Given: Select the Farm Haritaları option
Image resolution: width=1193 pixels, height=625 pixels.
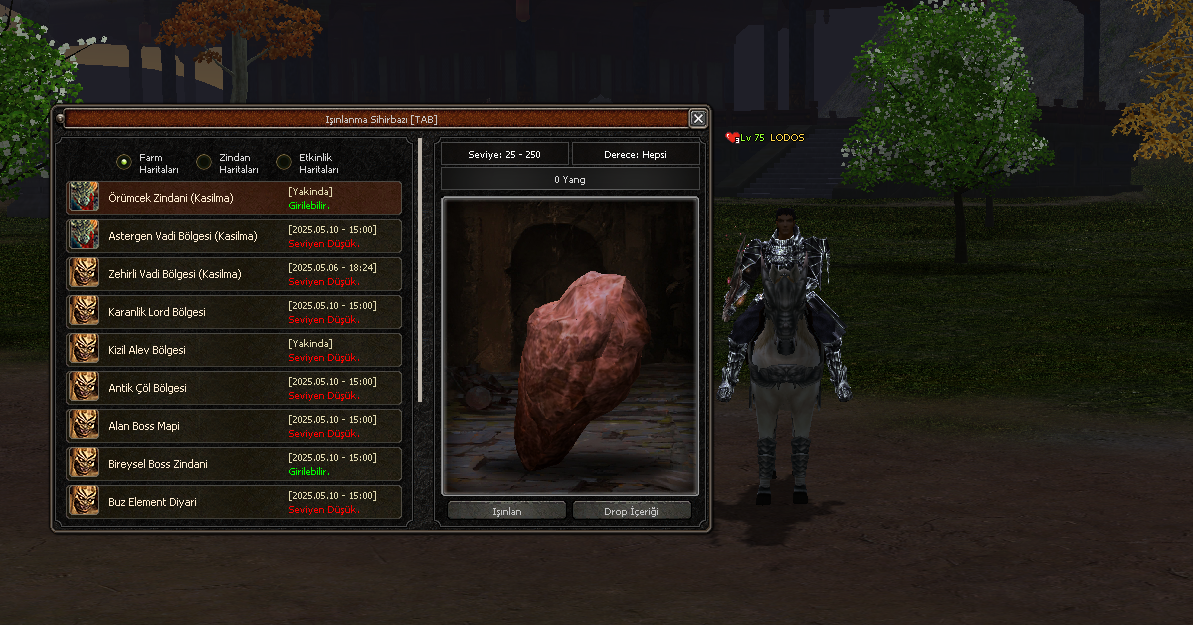Looking at the screenshot, I should pyautogui.click(x=124, y=162).
